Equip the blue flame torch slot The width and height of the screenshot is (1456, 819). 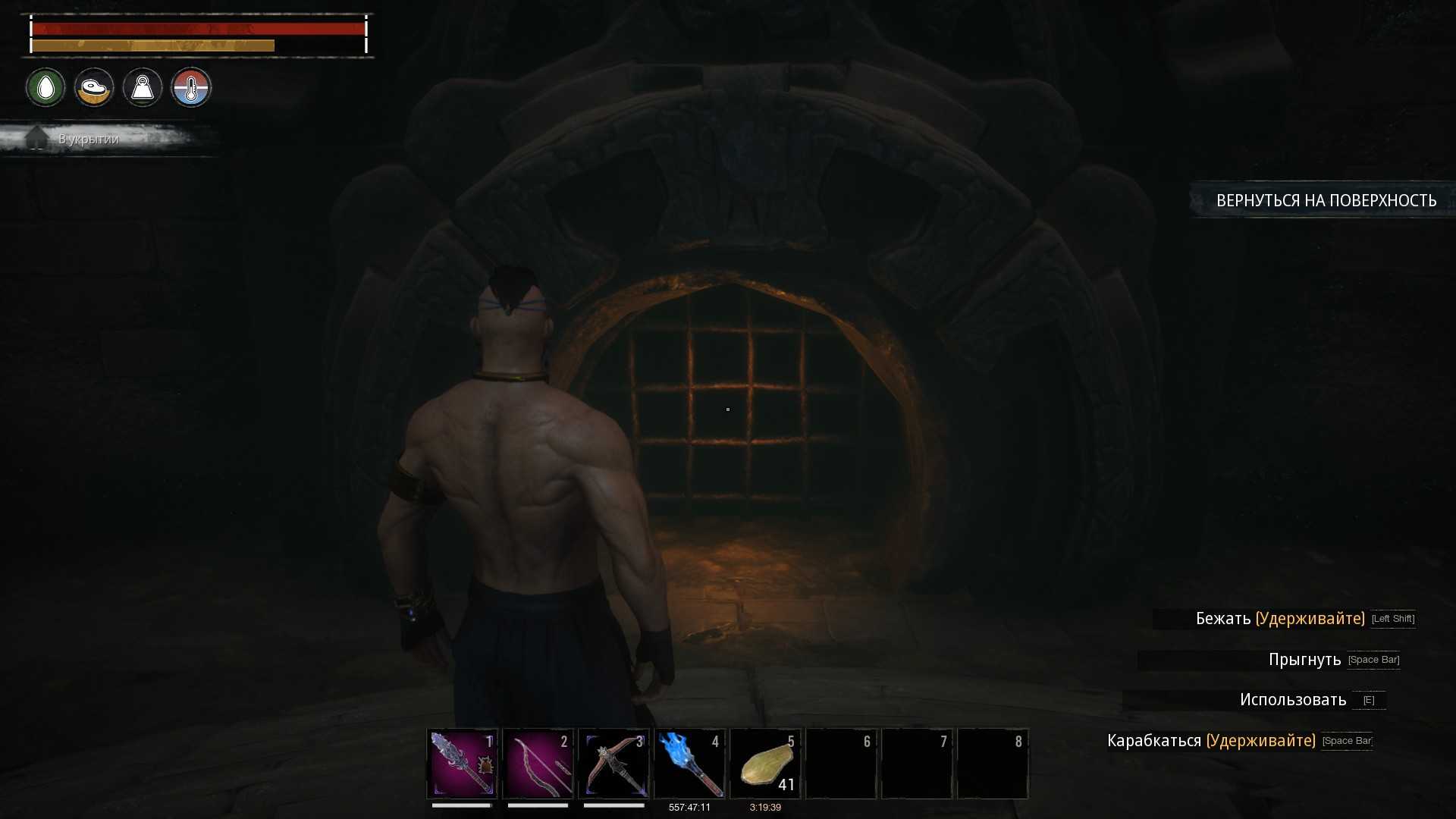(690, 763)
